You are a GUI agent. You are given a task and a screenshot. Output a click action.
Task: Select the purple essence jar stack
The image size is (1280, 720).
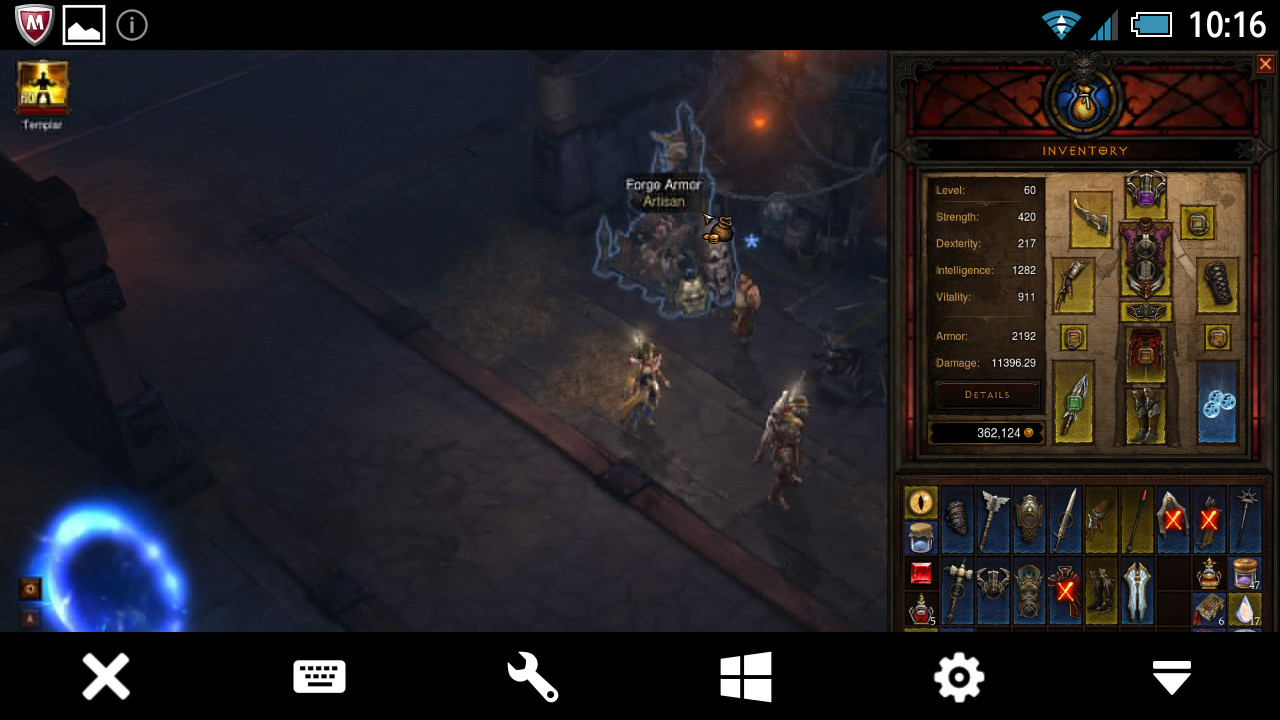click(x=1245, y=573)
